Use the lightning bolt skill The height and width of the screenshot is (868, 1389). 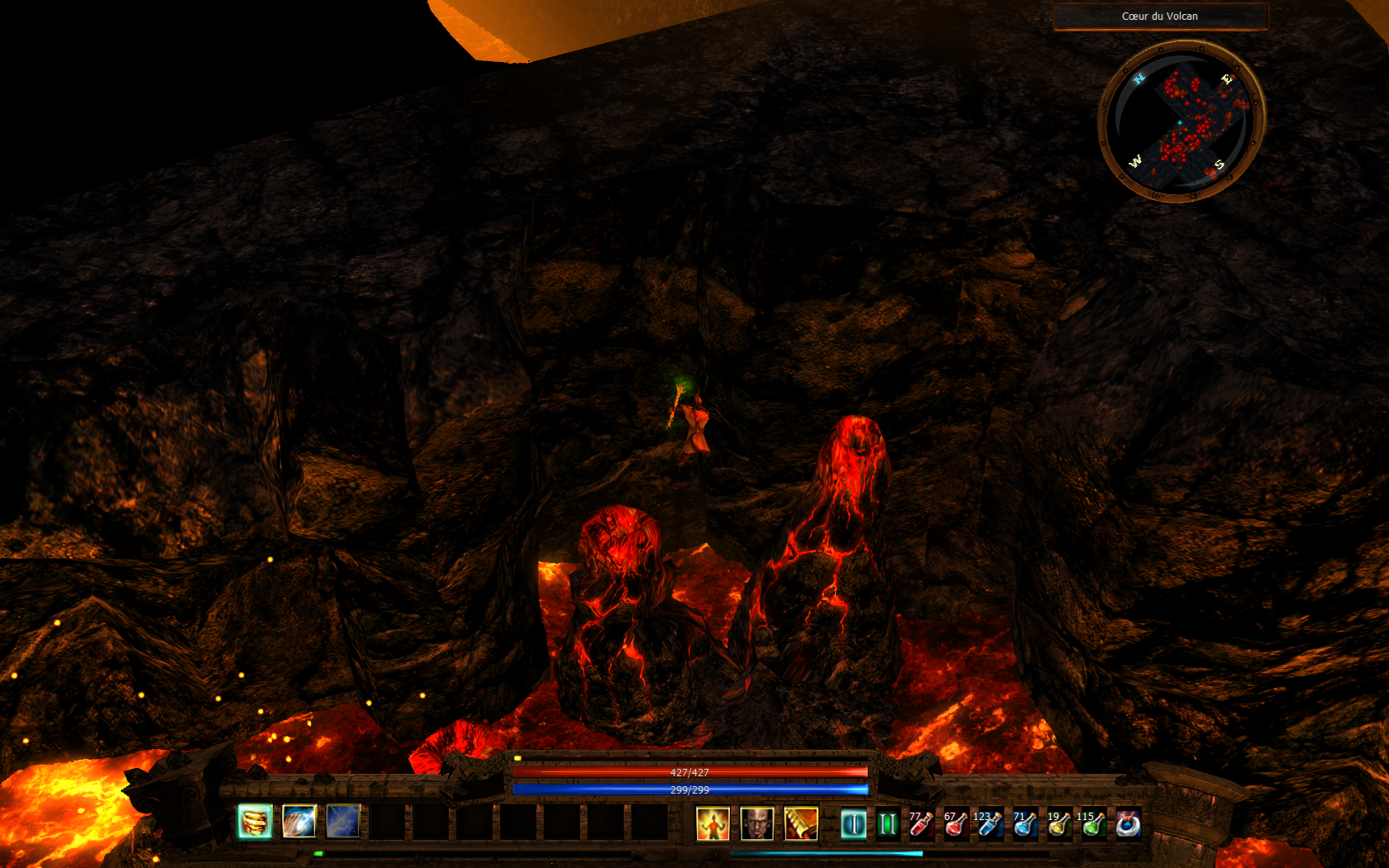(x=343, y=822)
